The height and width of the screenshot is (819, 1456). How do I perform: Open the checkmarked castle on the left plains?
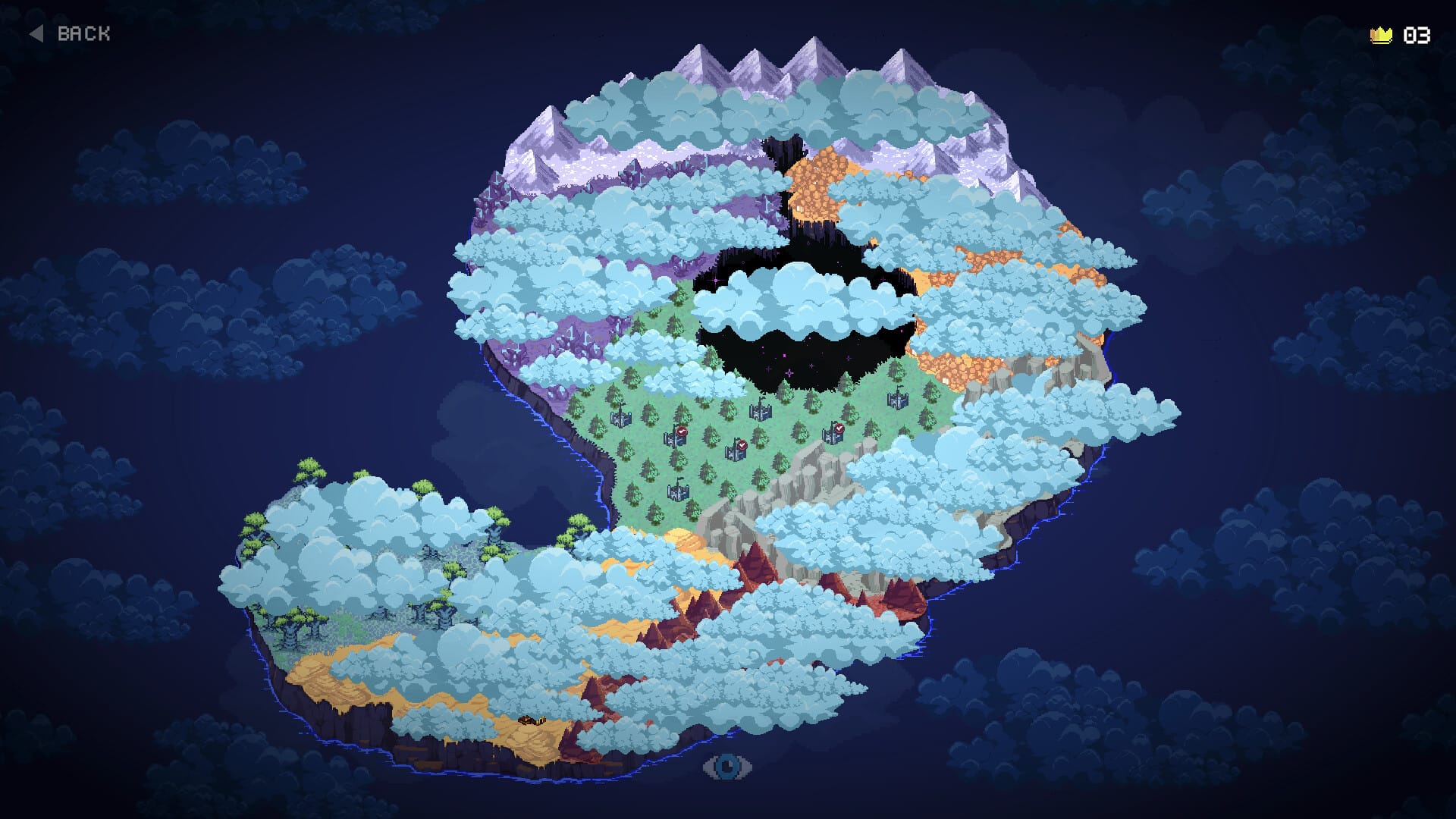click(x=676, y=438)
